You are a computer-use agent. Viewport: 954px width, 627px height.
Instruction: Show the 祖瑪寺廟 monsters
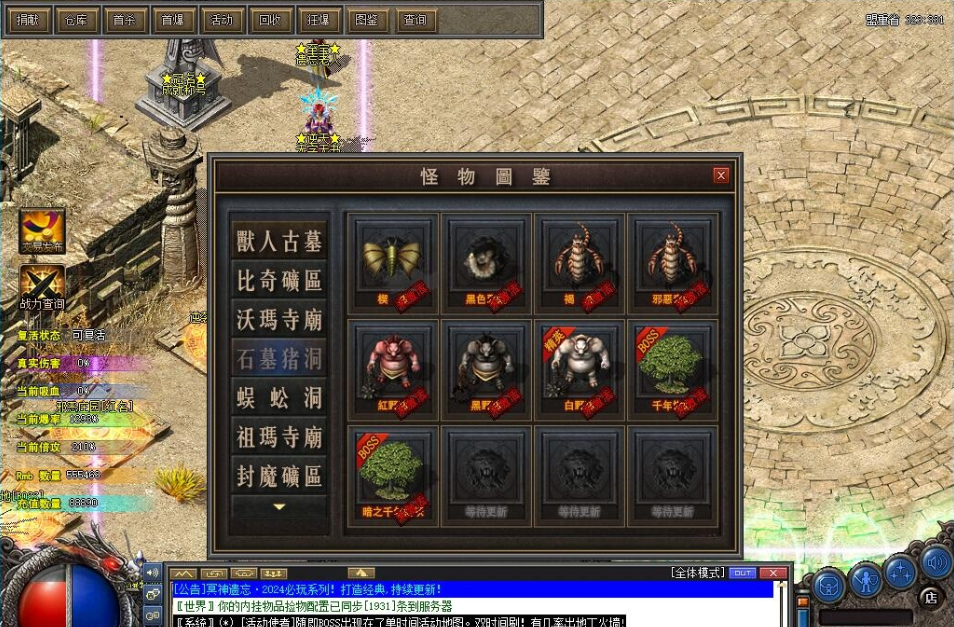point(279,436)
